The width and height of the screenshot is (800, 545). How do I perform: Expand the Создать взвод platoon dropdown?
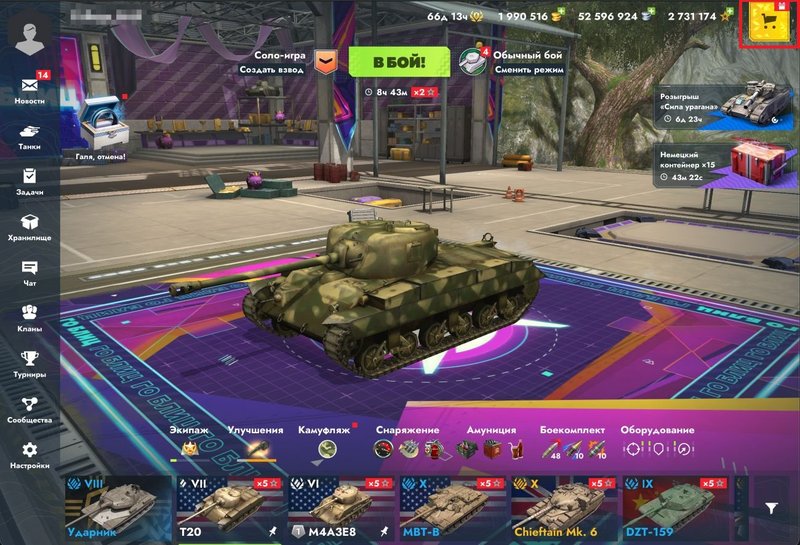(323, 62)
